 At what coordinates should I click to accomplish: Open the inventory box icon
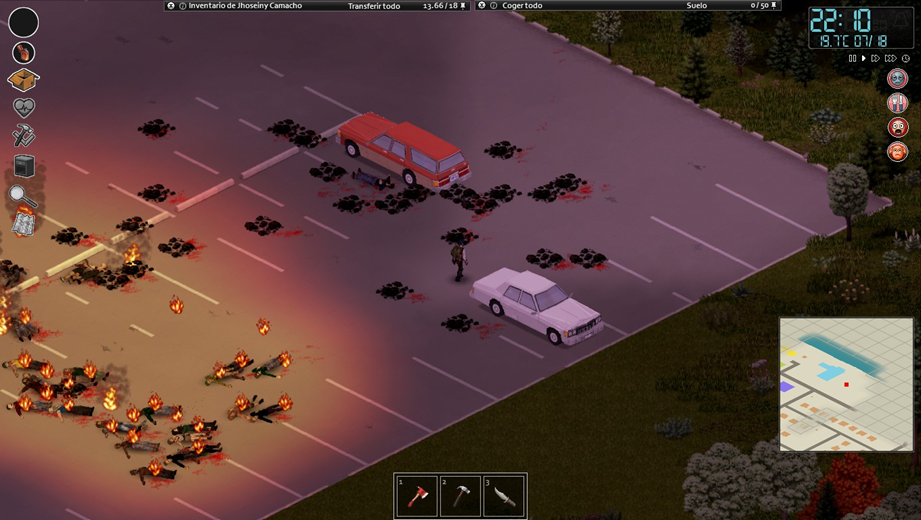23,80
